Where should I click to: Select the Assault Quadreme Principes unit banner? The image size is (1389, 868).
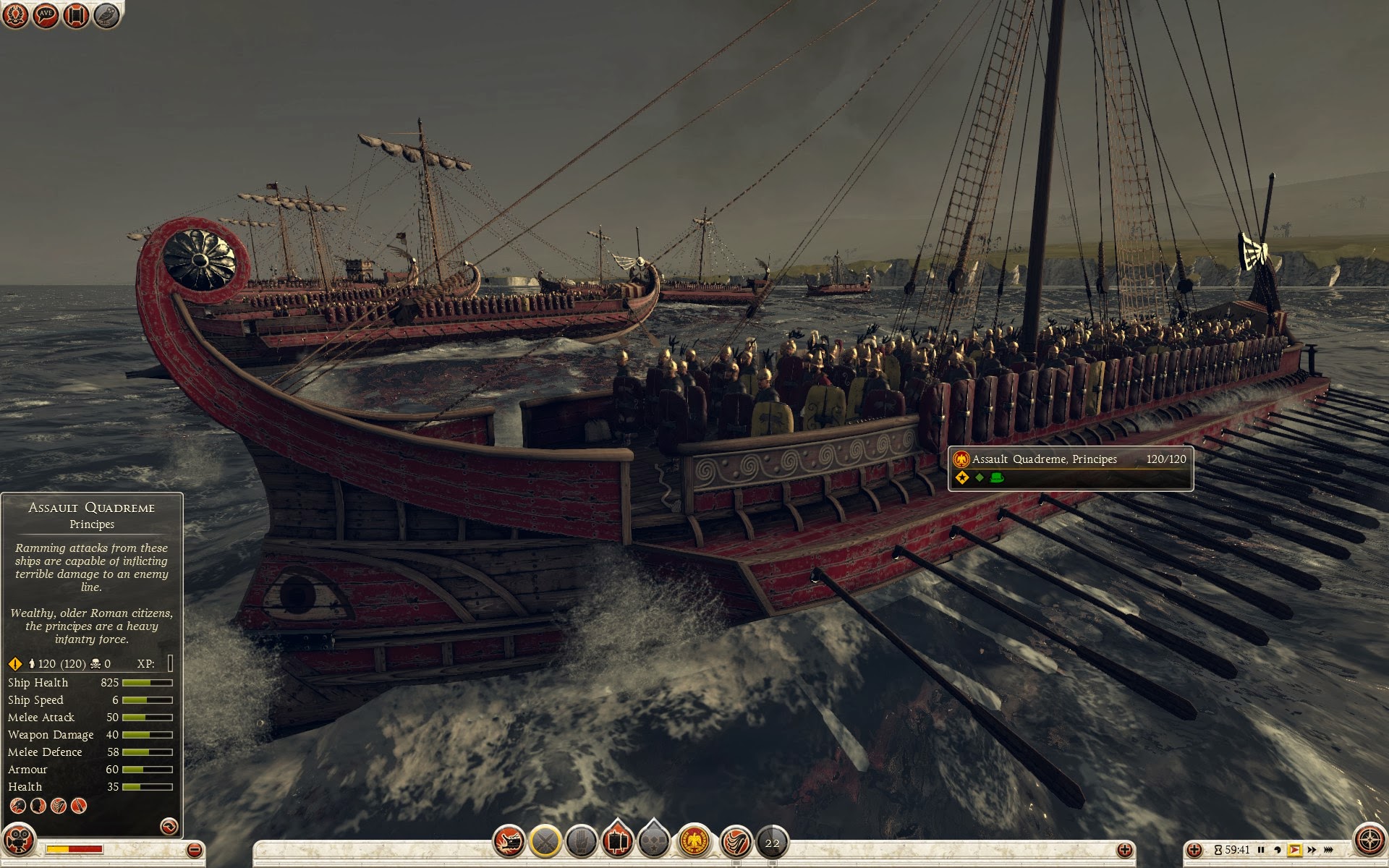click(x=1070, y=468)
